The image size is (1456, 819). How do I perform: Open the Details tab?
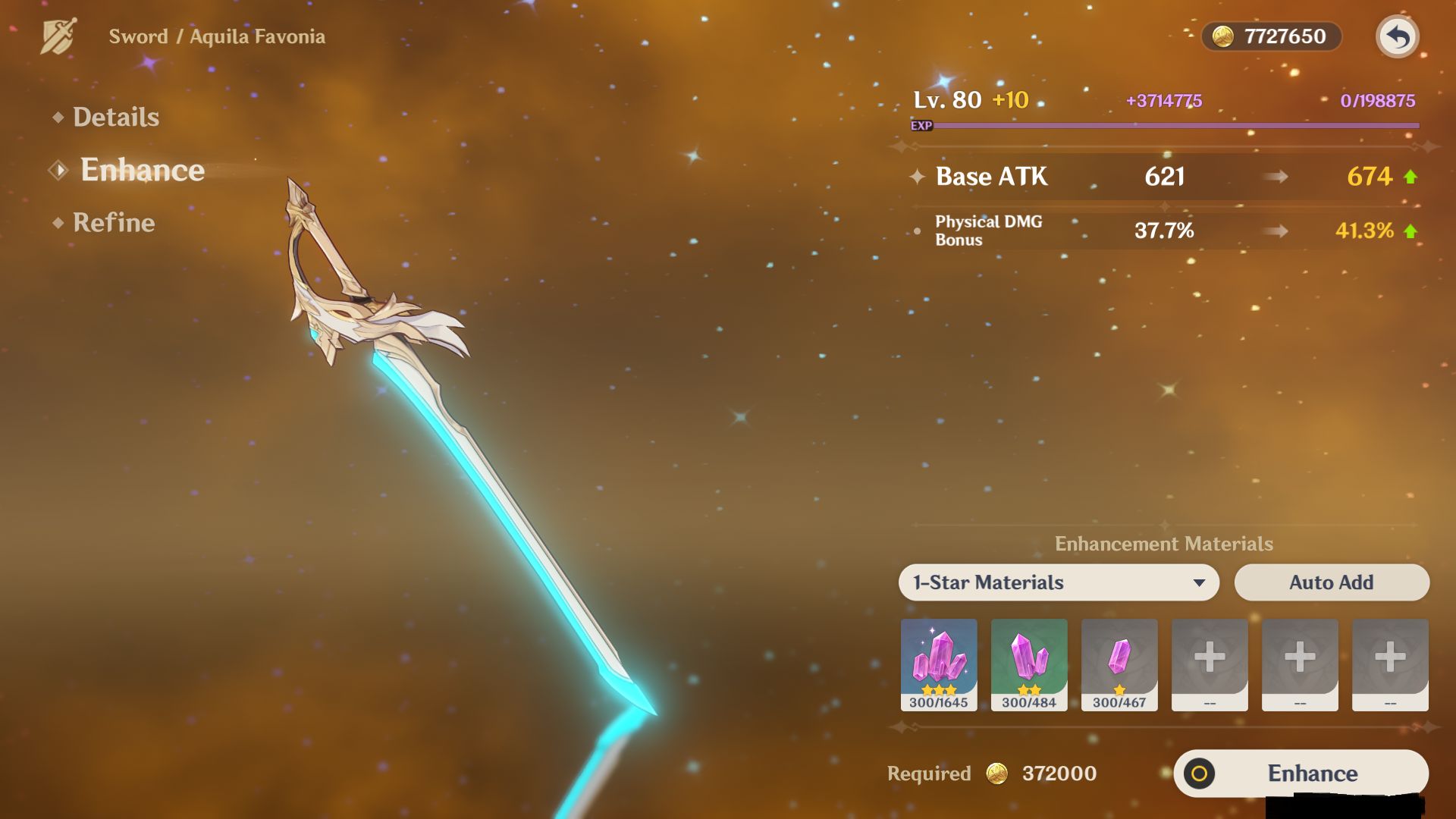(115, 117)
